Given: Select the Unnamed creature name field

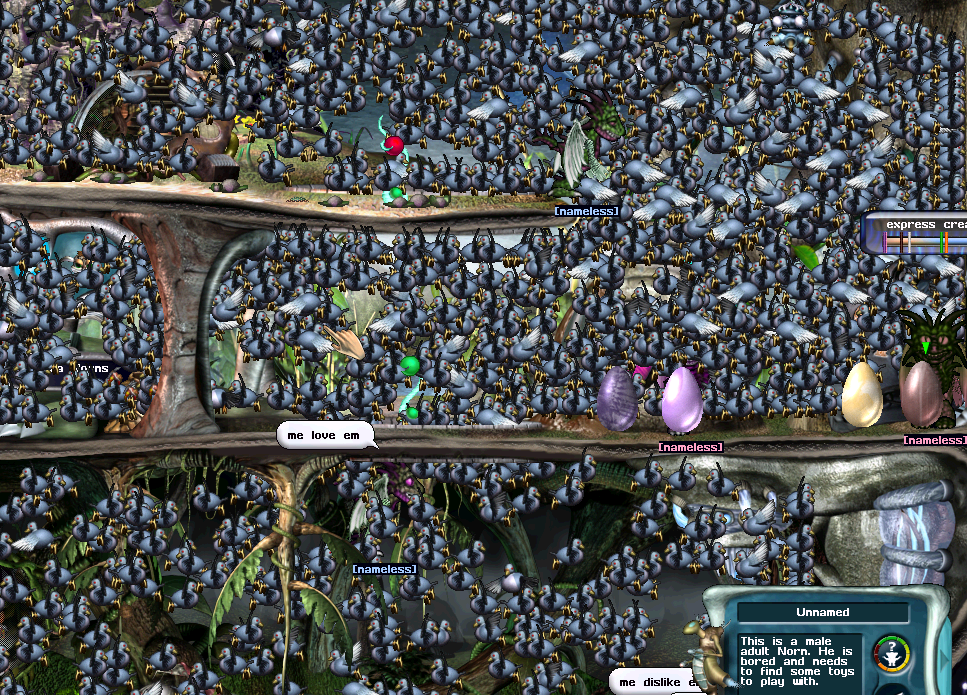Looking at the screenshot, I should [822, 612].
